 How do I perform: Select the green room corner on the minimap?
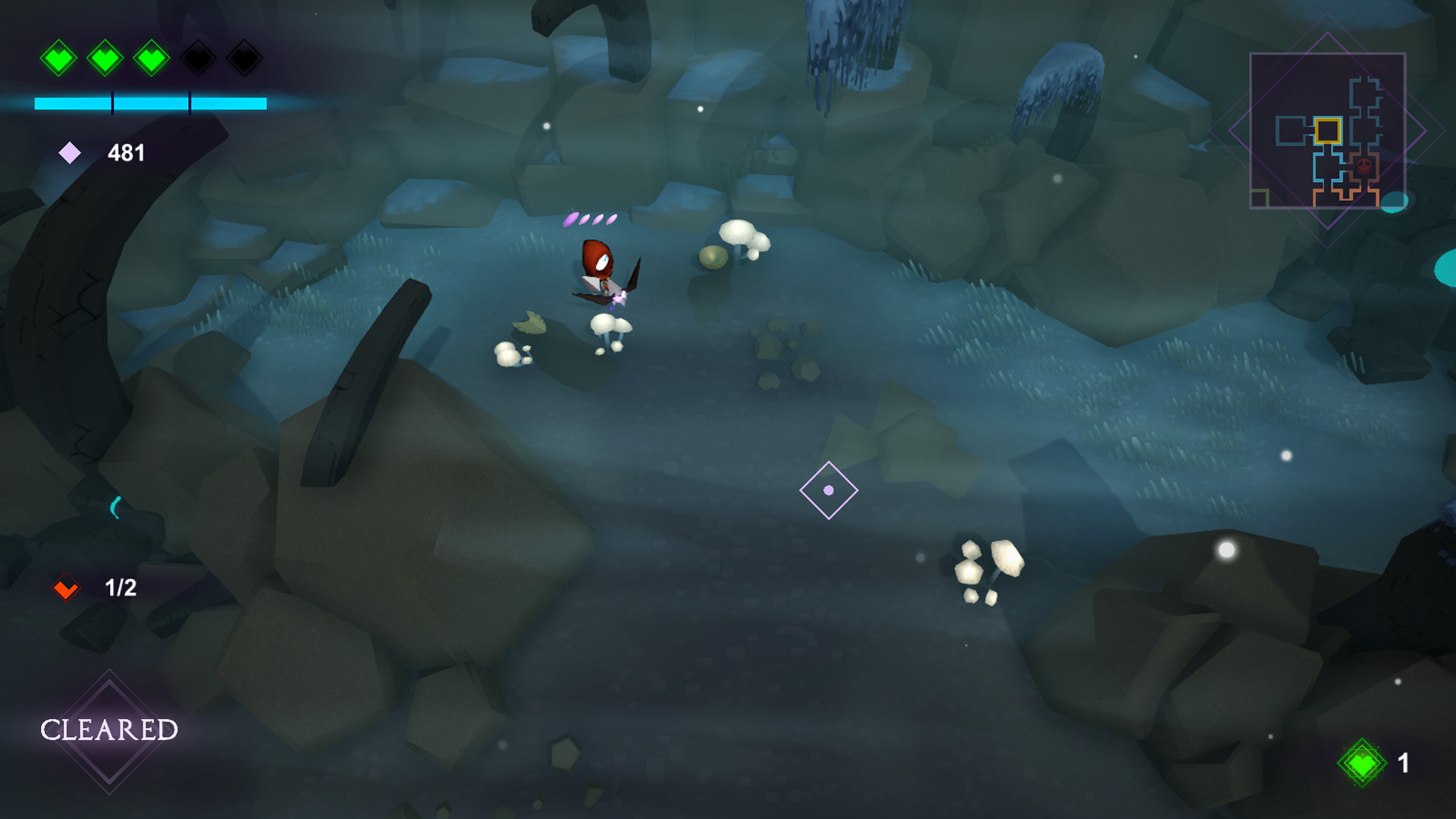(1259, 196)
